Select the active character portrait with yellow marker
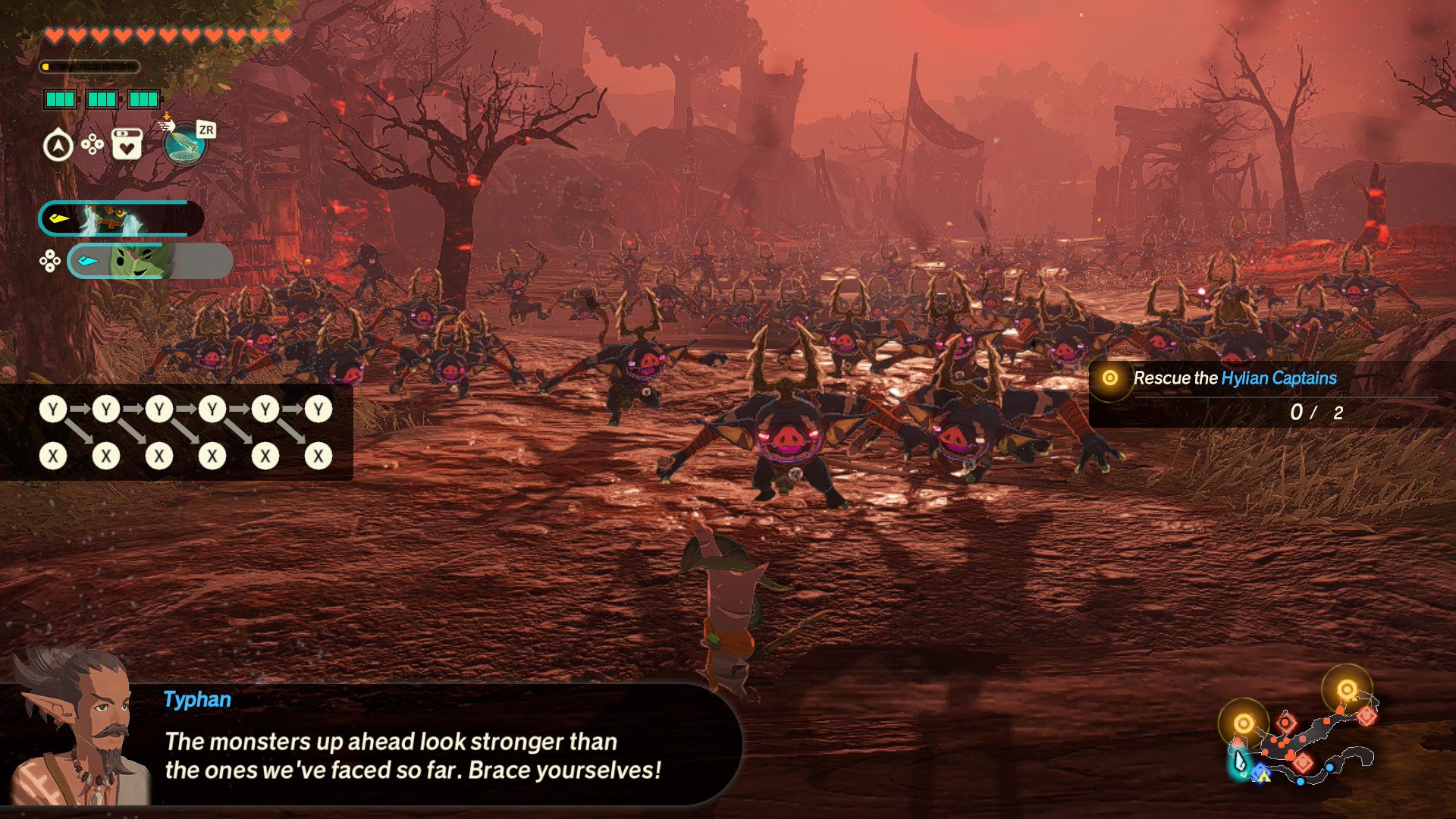Image resolution: width=1456 pixels, height=819 pixels. click(x=121, y=219)
